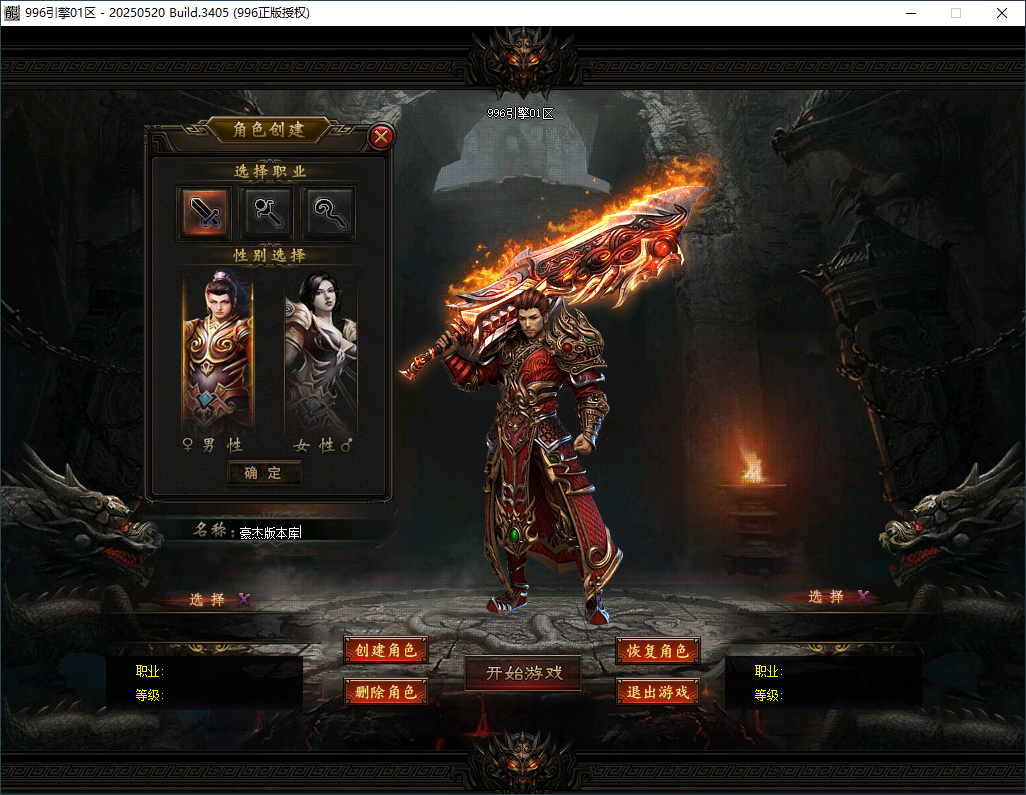This screenshot has height=795, width=1026.
Task: Pick the taoist hooked-staff class icon
Action: click(330, 212)
